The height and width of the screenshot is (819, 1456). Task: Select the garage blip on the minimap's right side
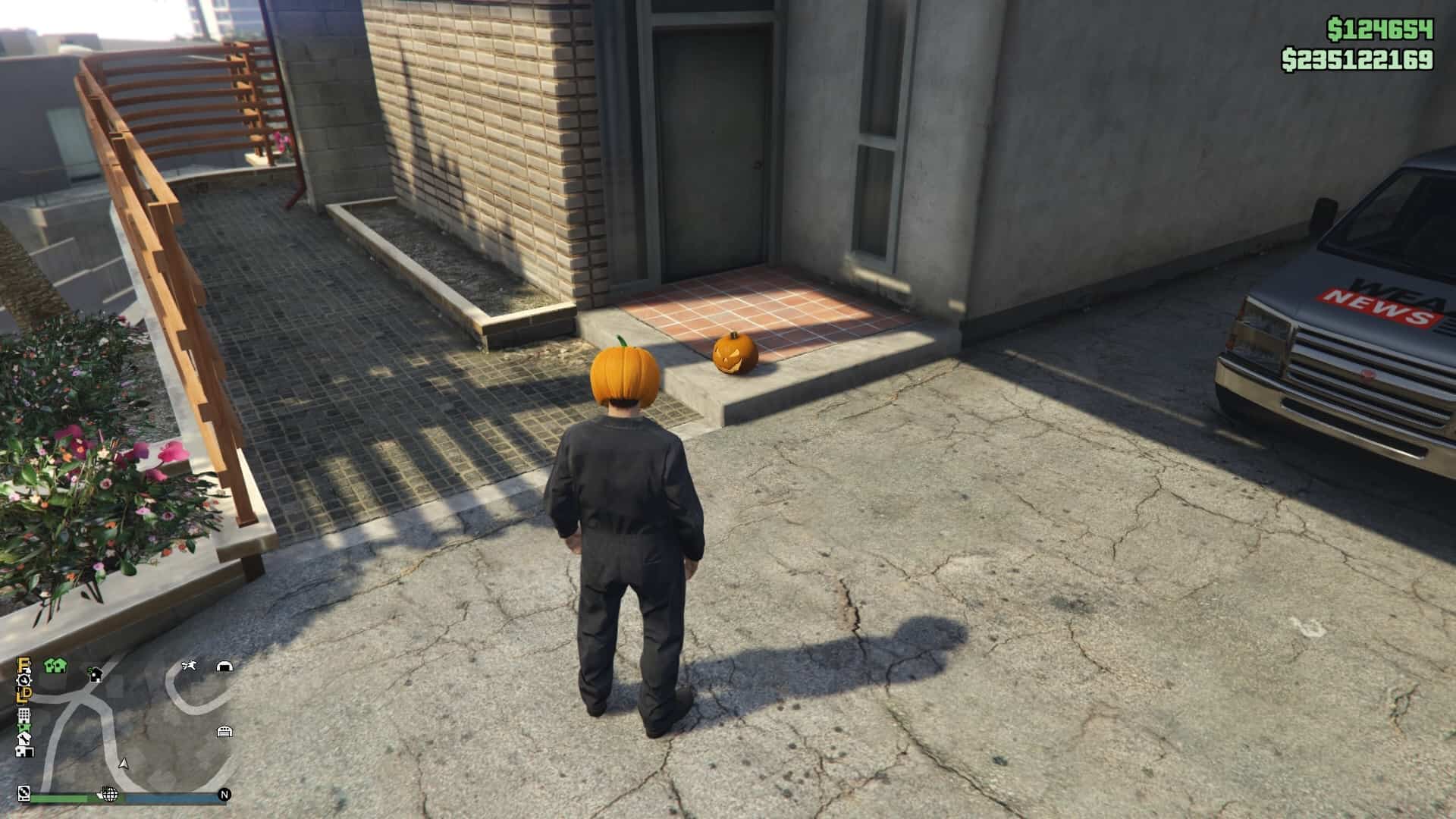coord(224,732)
